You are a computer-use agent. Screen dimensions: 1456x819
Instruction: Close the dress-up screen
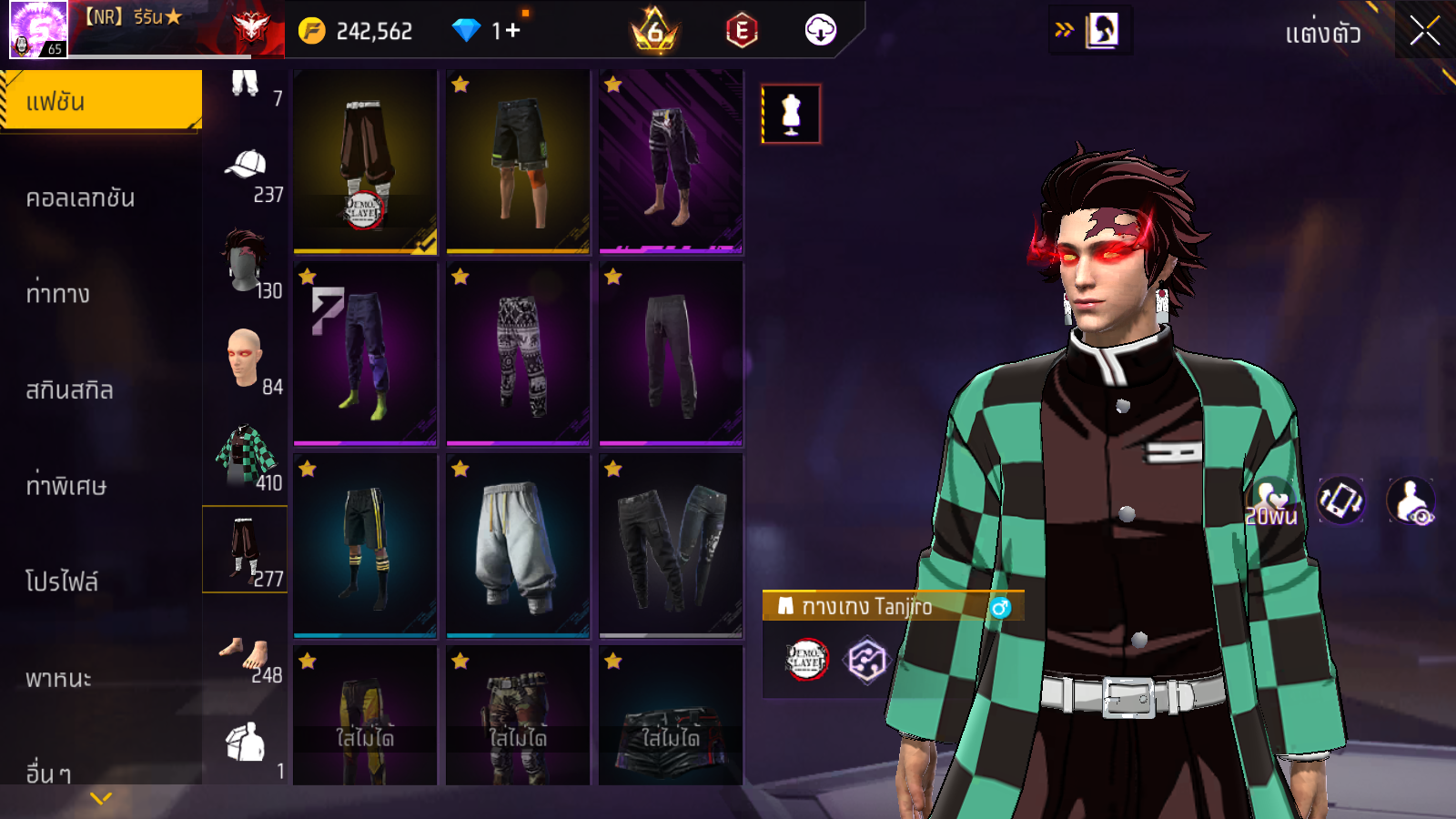(1424, 32)
